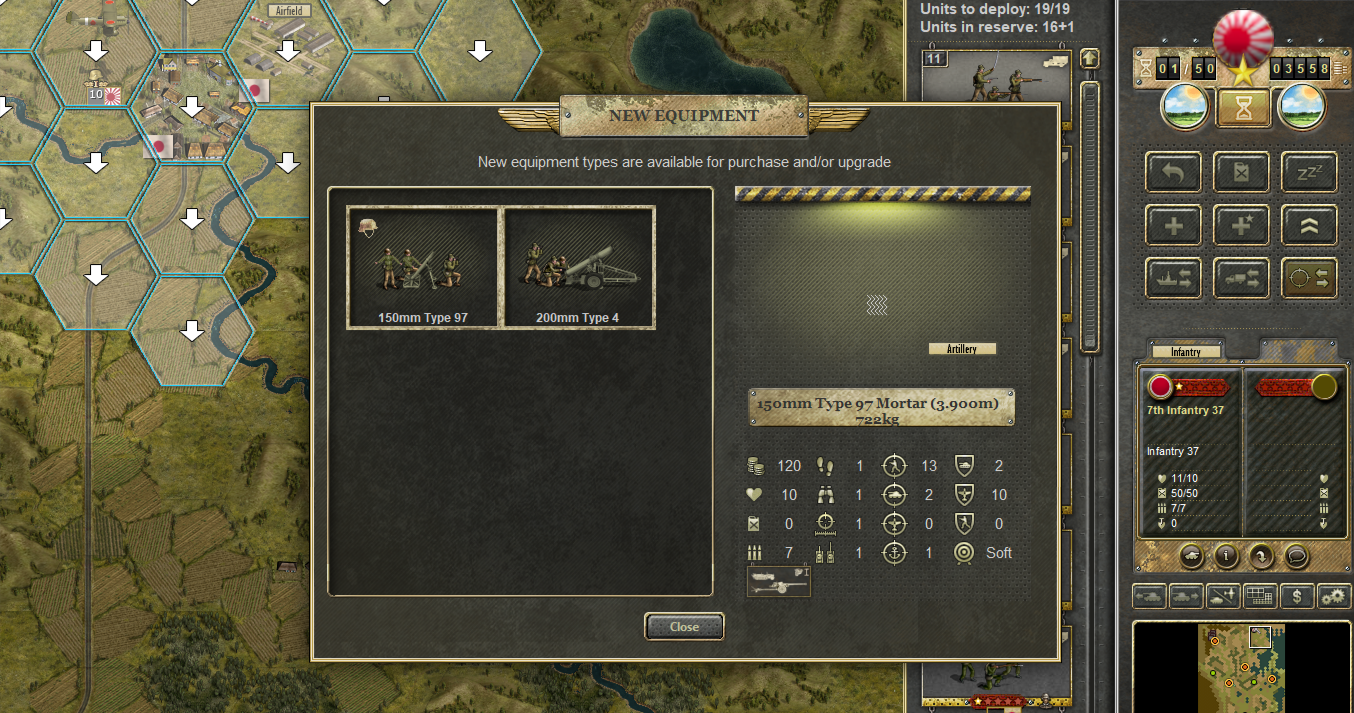
Task: Click the truck mount toggle button
Action: (x=1241, y=278)
